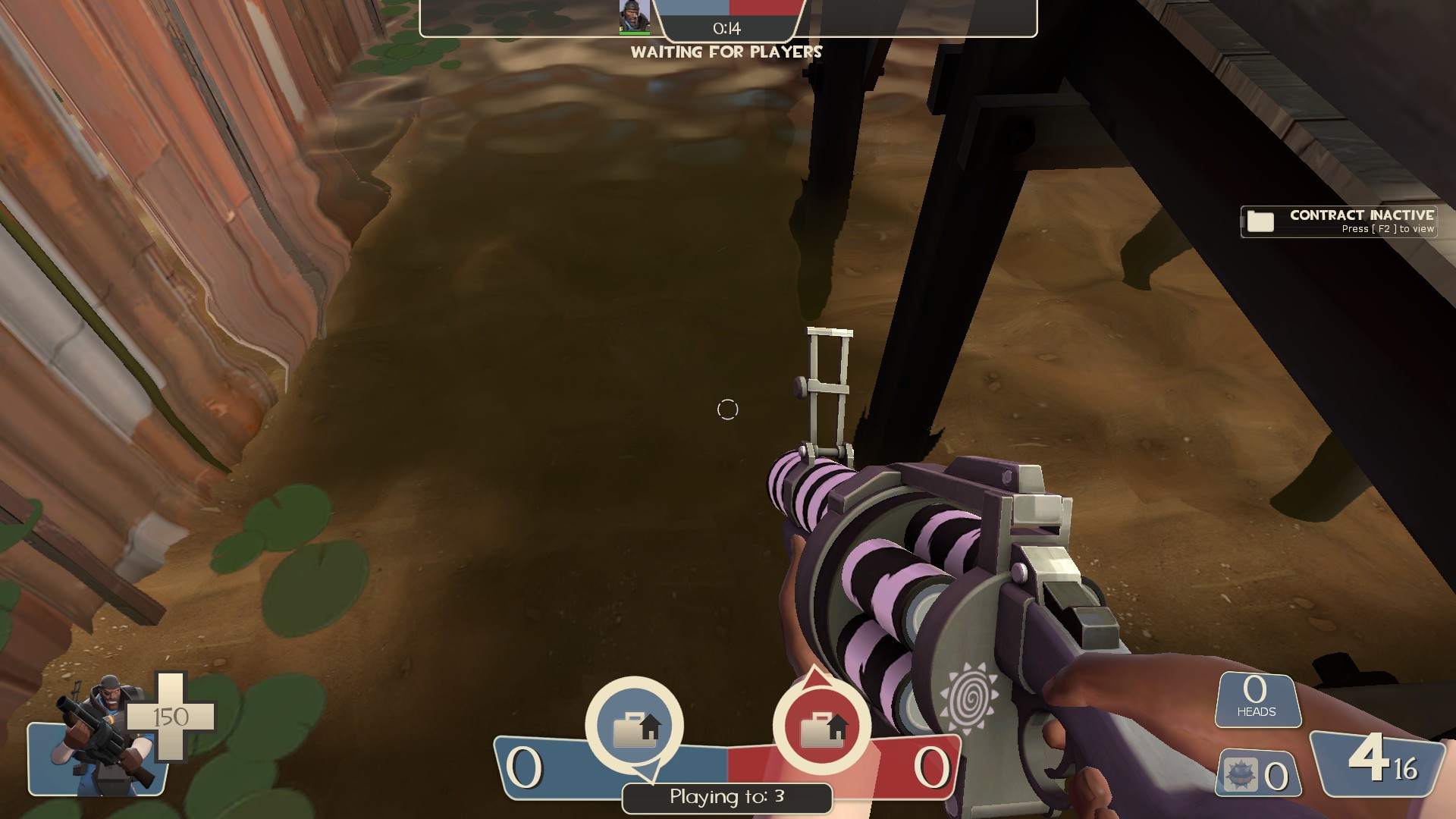
Task: Click the WAITING FOR PLAYERS banner
Action: click(x=726, y=52)
